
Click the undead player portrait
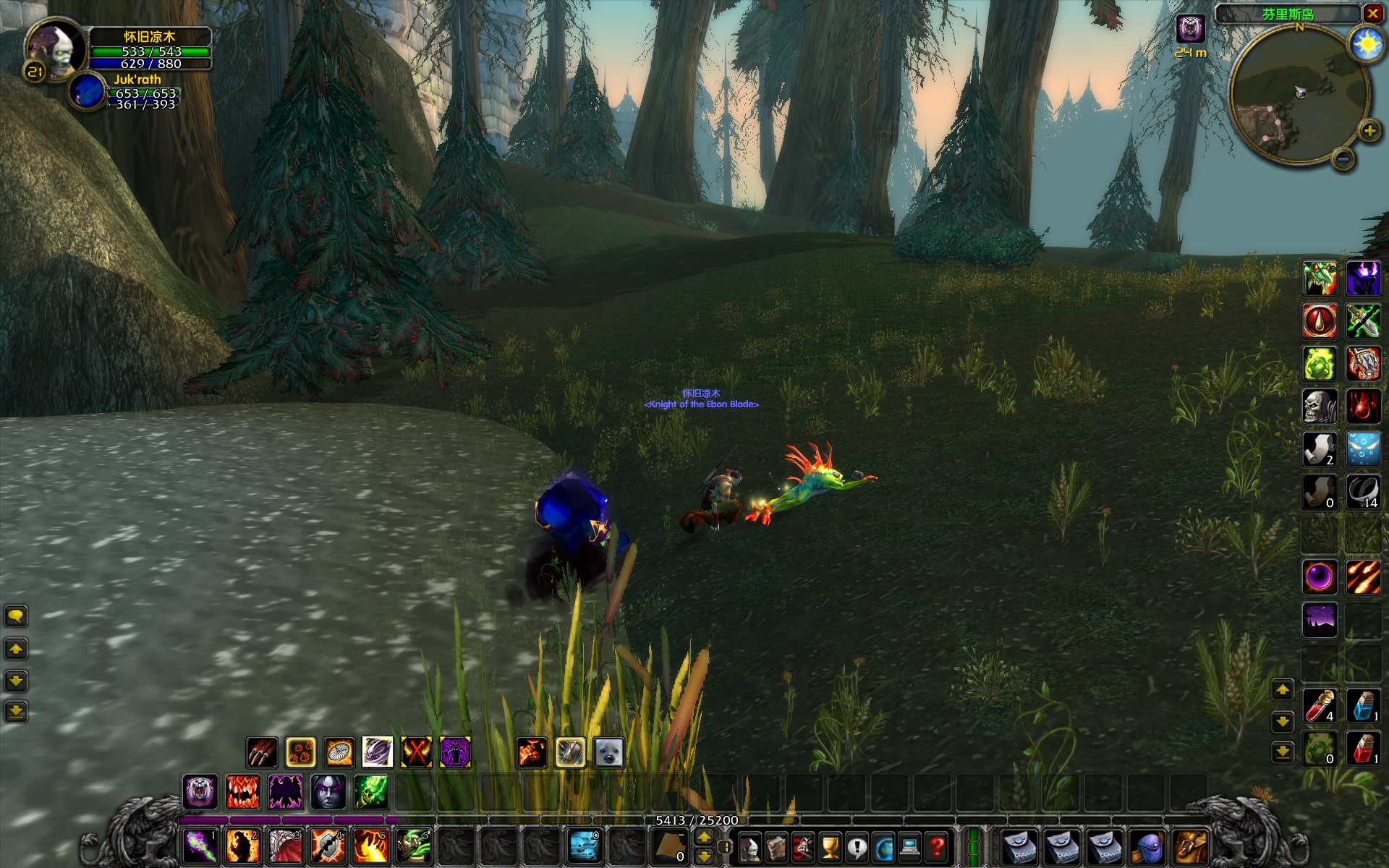pyautogui.click(x=55, y=47)
